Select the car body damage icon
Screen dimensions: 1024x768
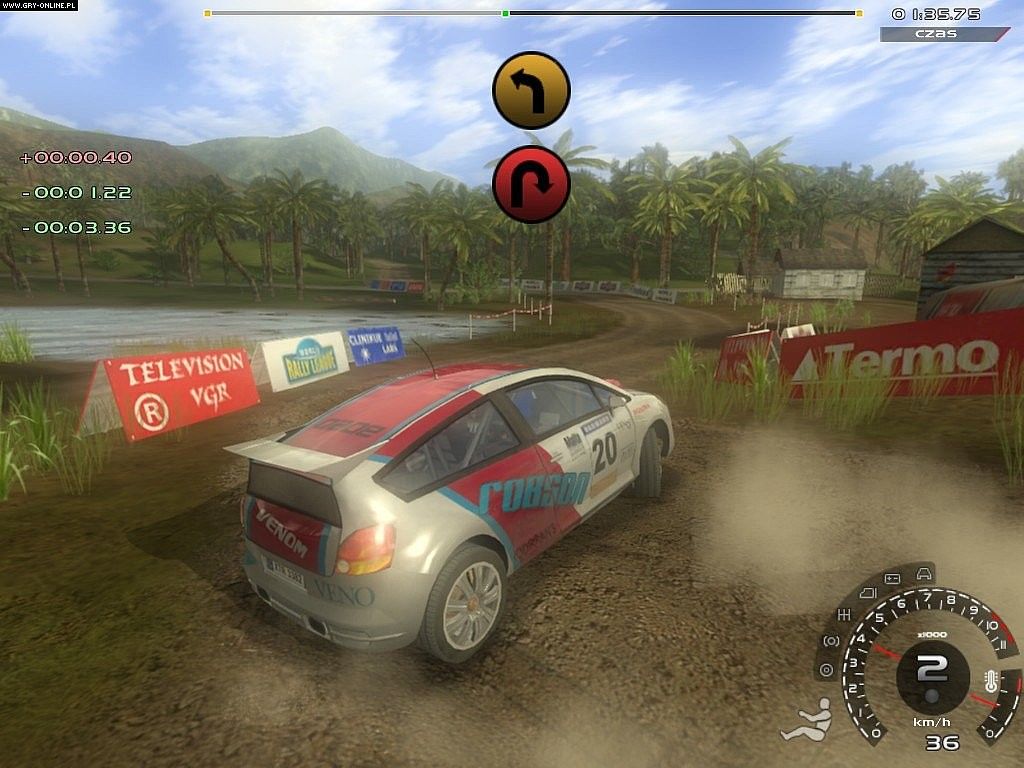click(x=925, y=573)
